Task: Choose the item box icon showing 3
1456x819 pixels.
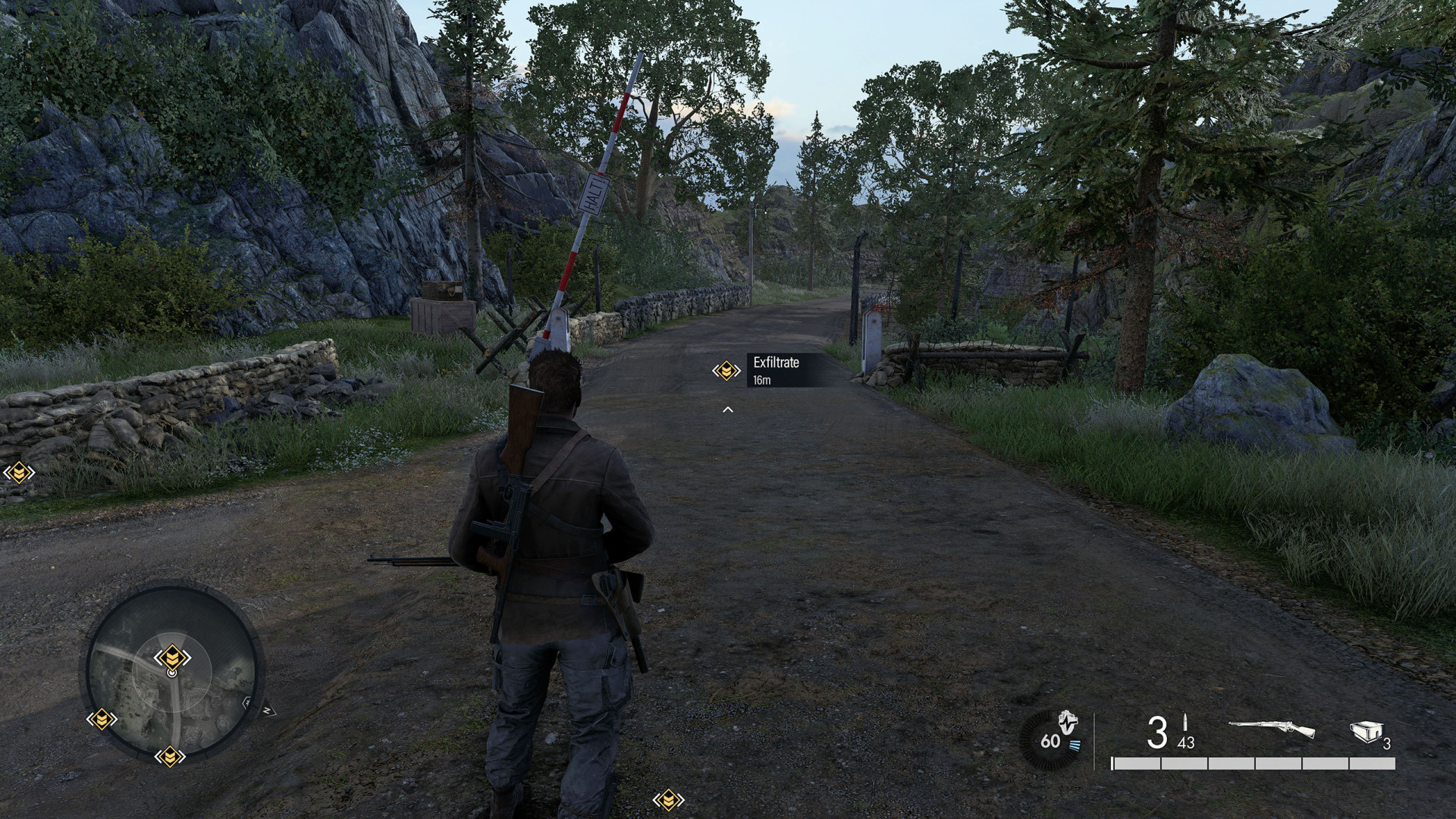Action: [x=1364, y=731]
